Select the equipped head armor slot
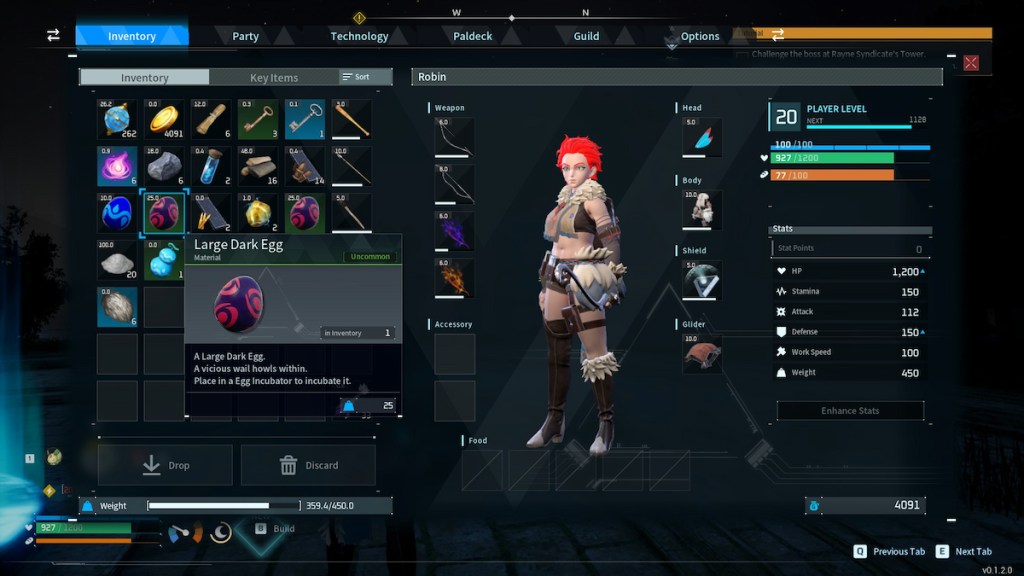This screenshot has height=576, width=1024. pos(701,138)
